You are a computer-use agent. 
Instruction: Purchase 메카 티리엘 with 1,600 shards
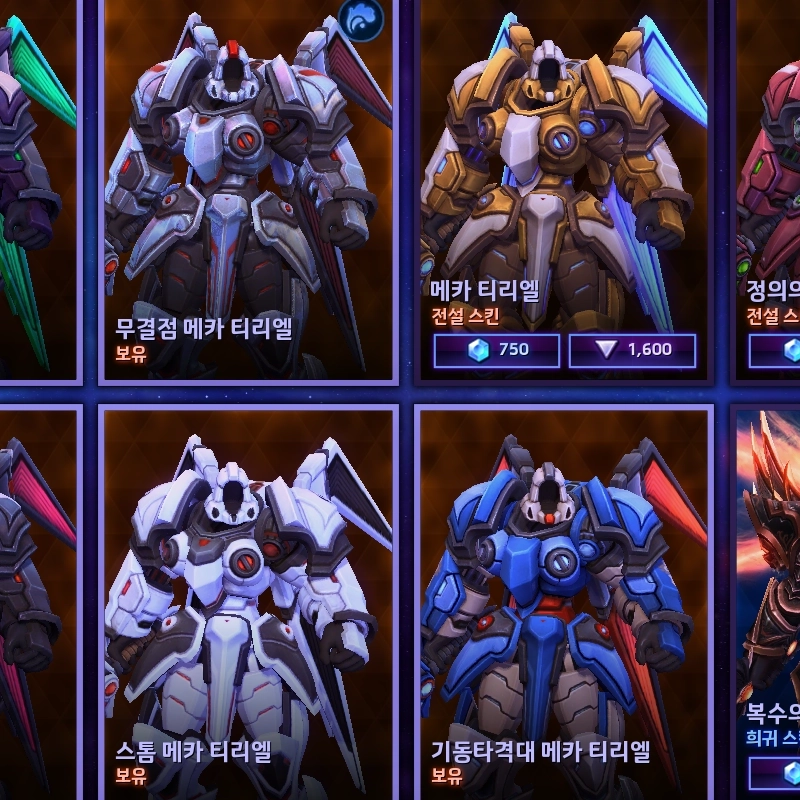[x=632, y=350]
